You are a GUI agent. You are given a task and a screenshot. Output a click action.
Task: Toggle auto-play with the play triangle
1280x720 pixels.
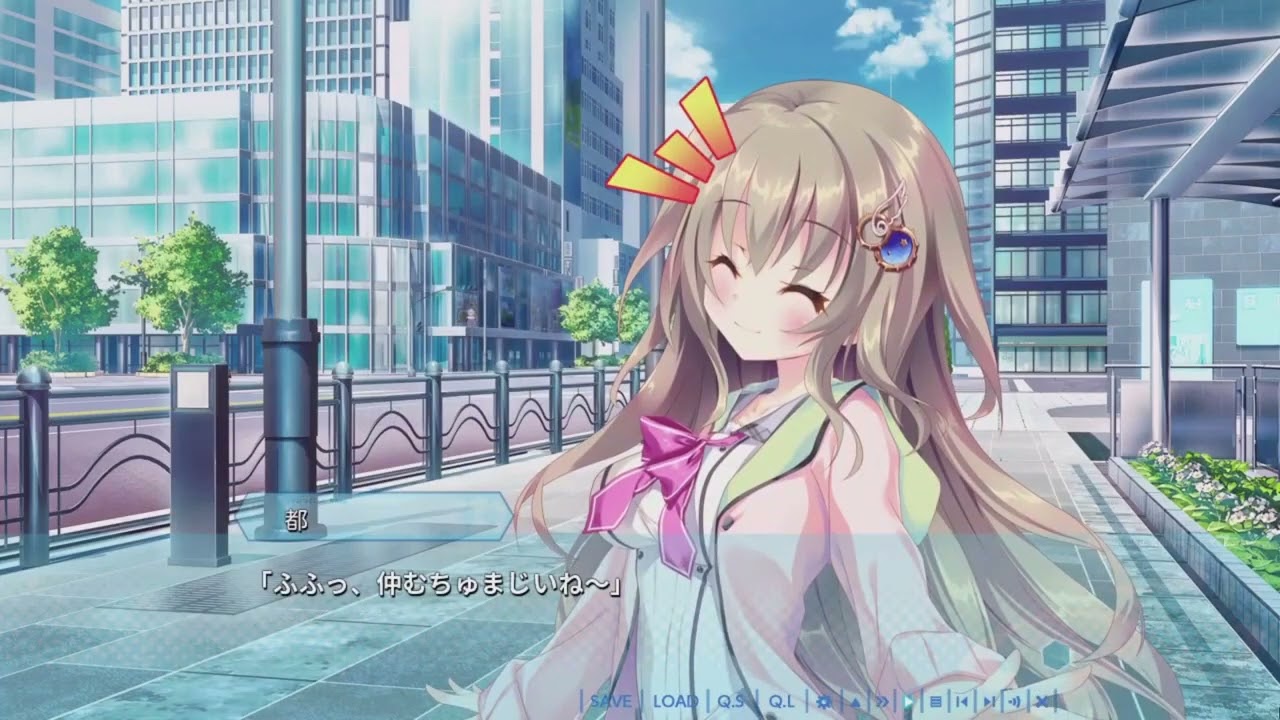(910, 701)
